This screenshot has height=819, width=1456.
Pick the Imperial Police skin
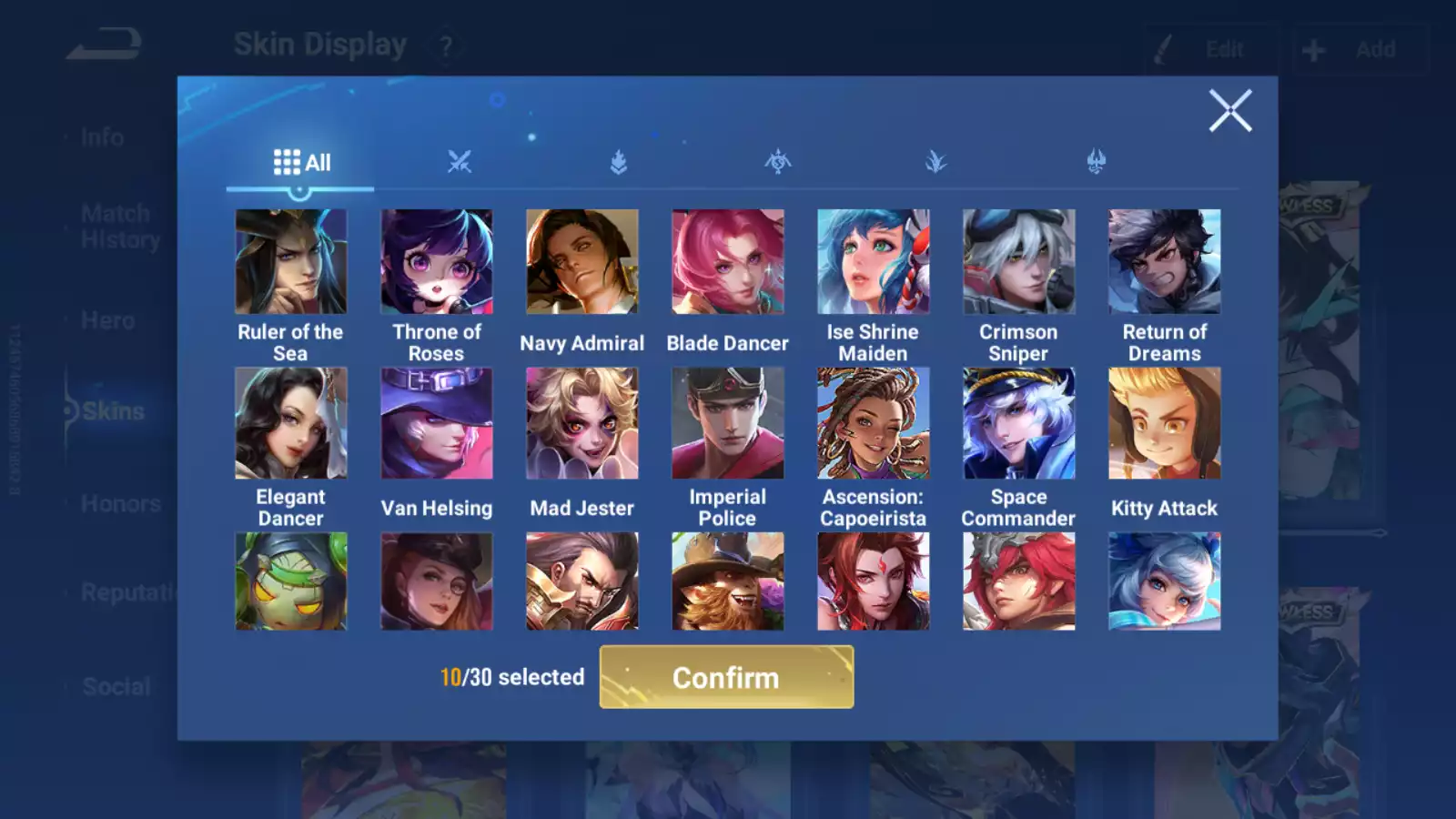727,423
